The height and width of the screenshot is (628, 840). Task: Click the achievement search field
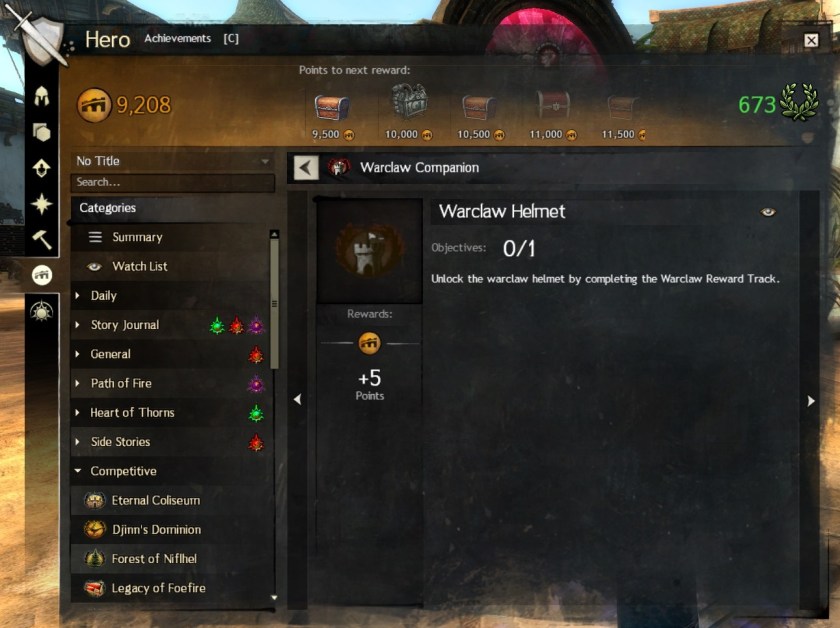click(x=172, y=182)
